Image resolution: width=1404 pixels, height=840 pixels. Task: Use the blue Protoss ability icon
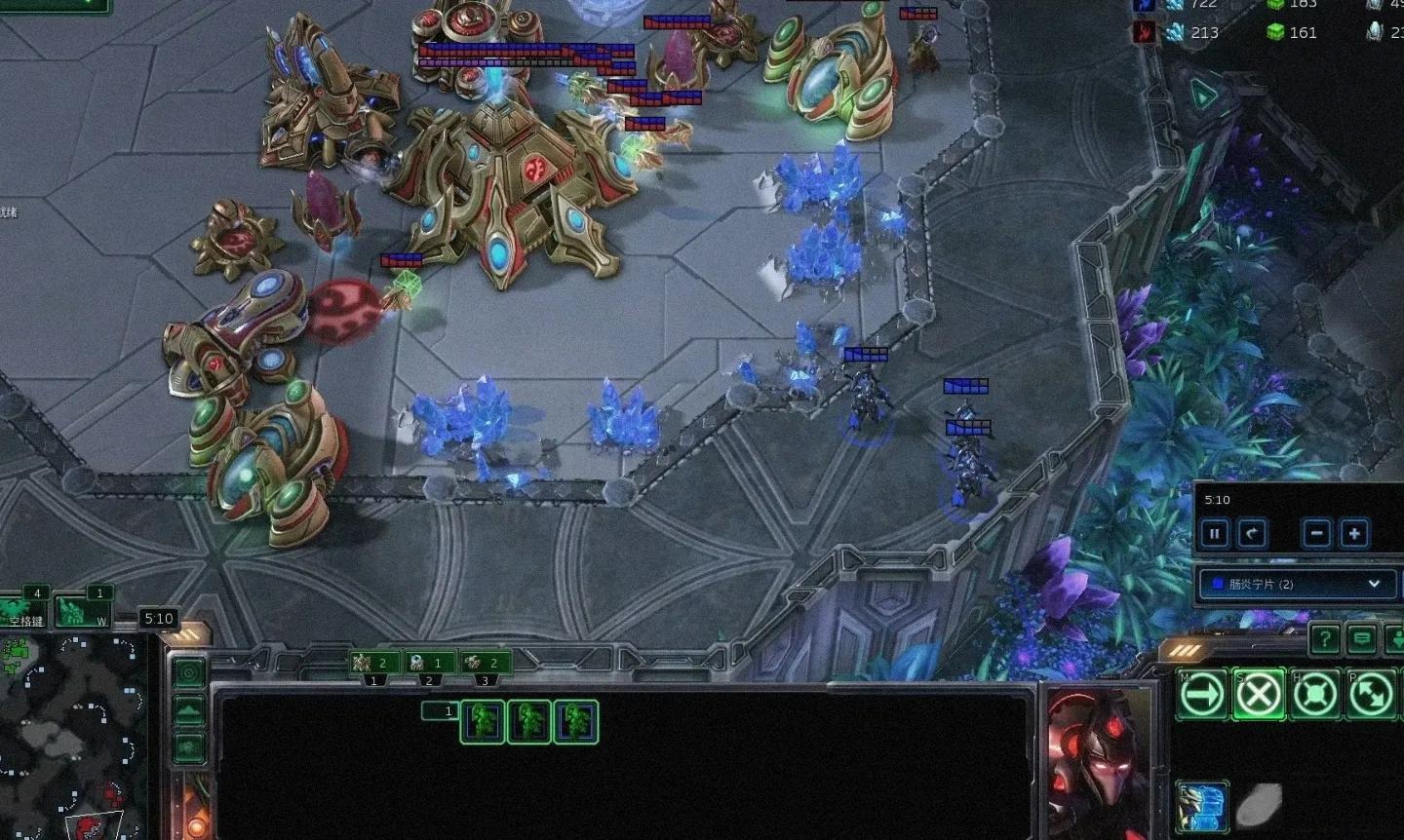(x=1201, y=805)
